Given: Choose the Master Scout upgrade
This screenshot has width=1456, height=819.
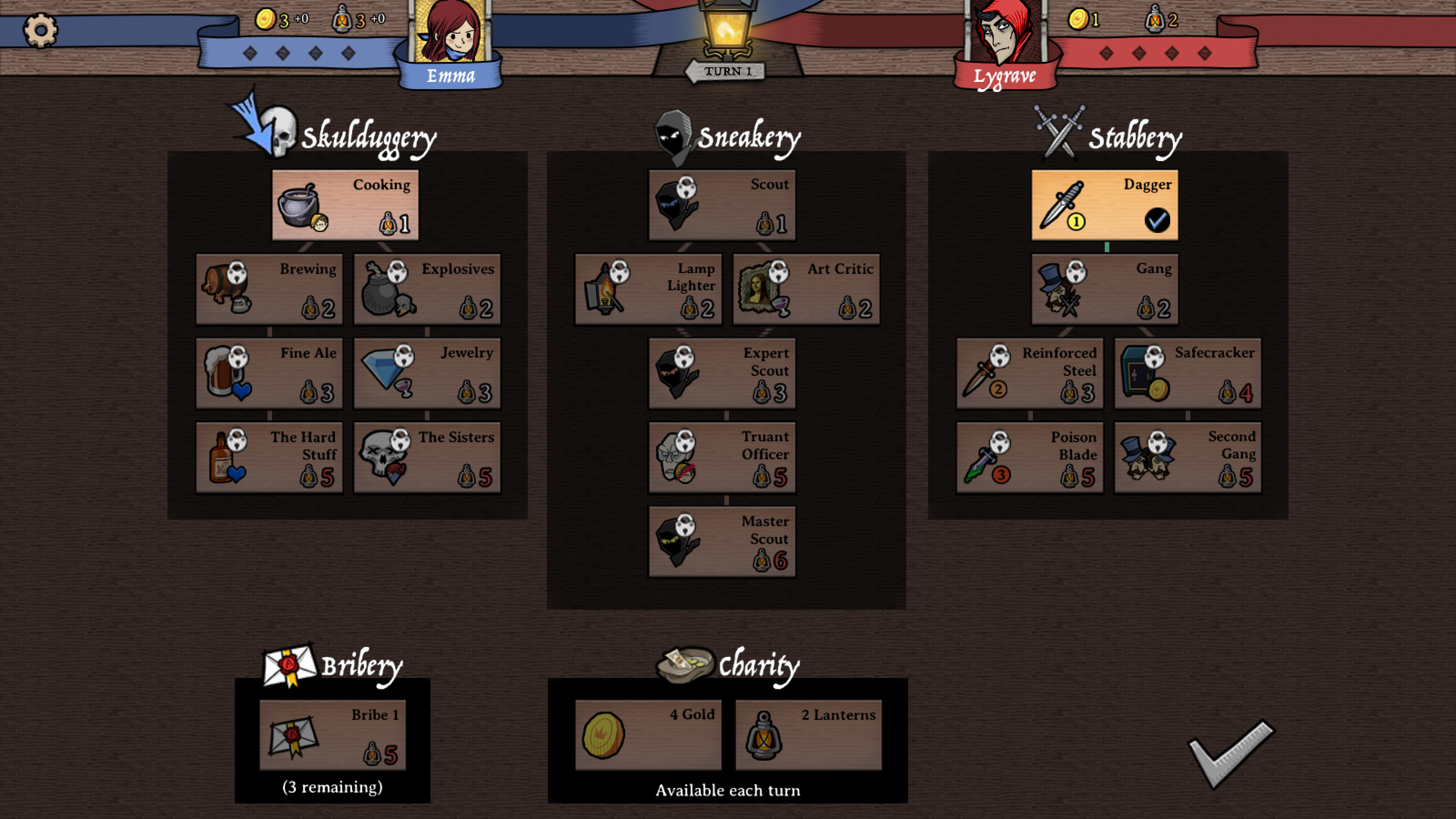Looking at the screenshot, I should tap(722, 541).
